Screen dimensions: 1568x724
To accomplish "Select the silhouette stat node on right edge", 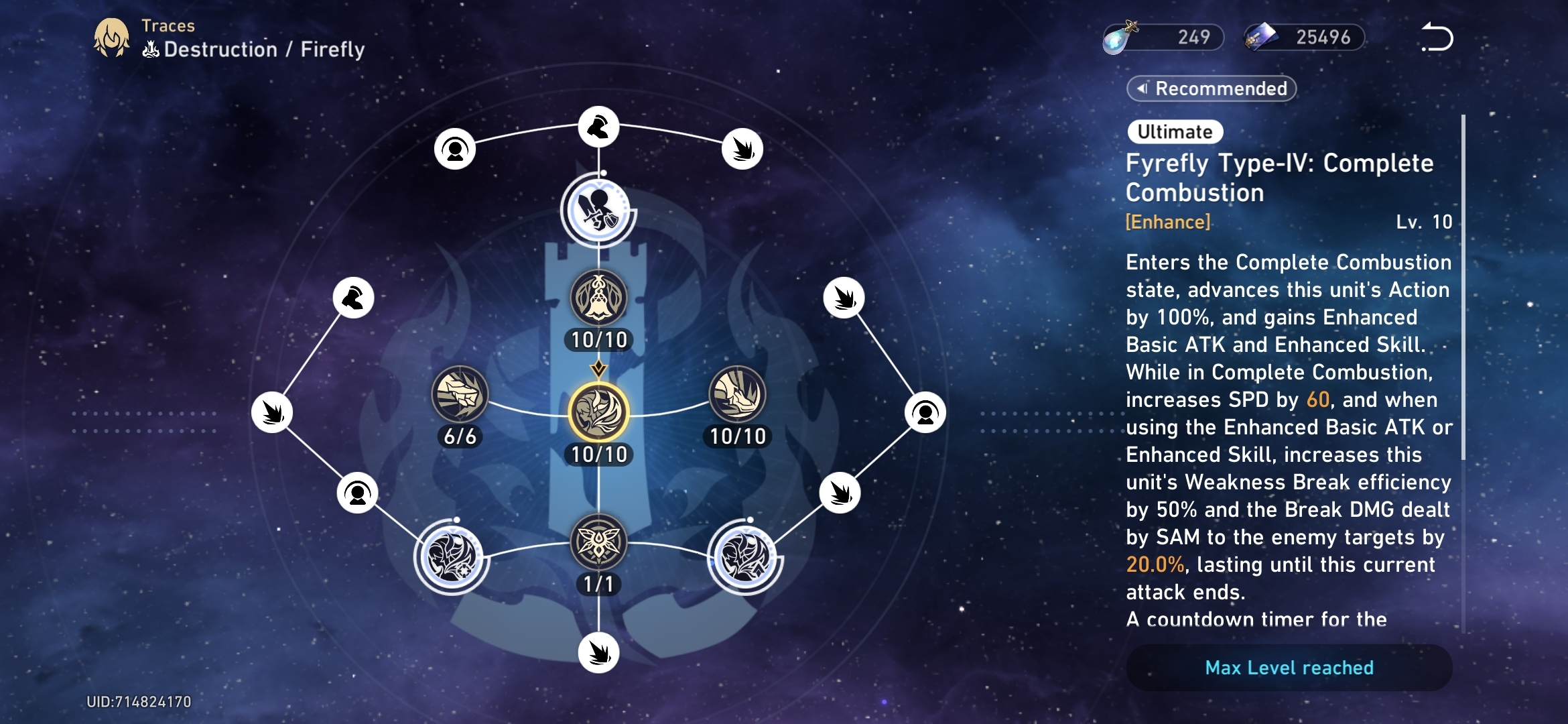I will (x=926, y=411).
